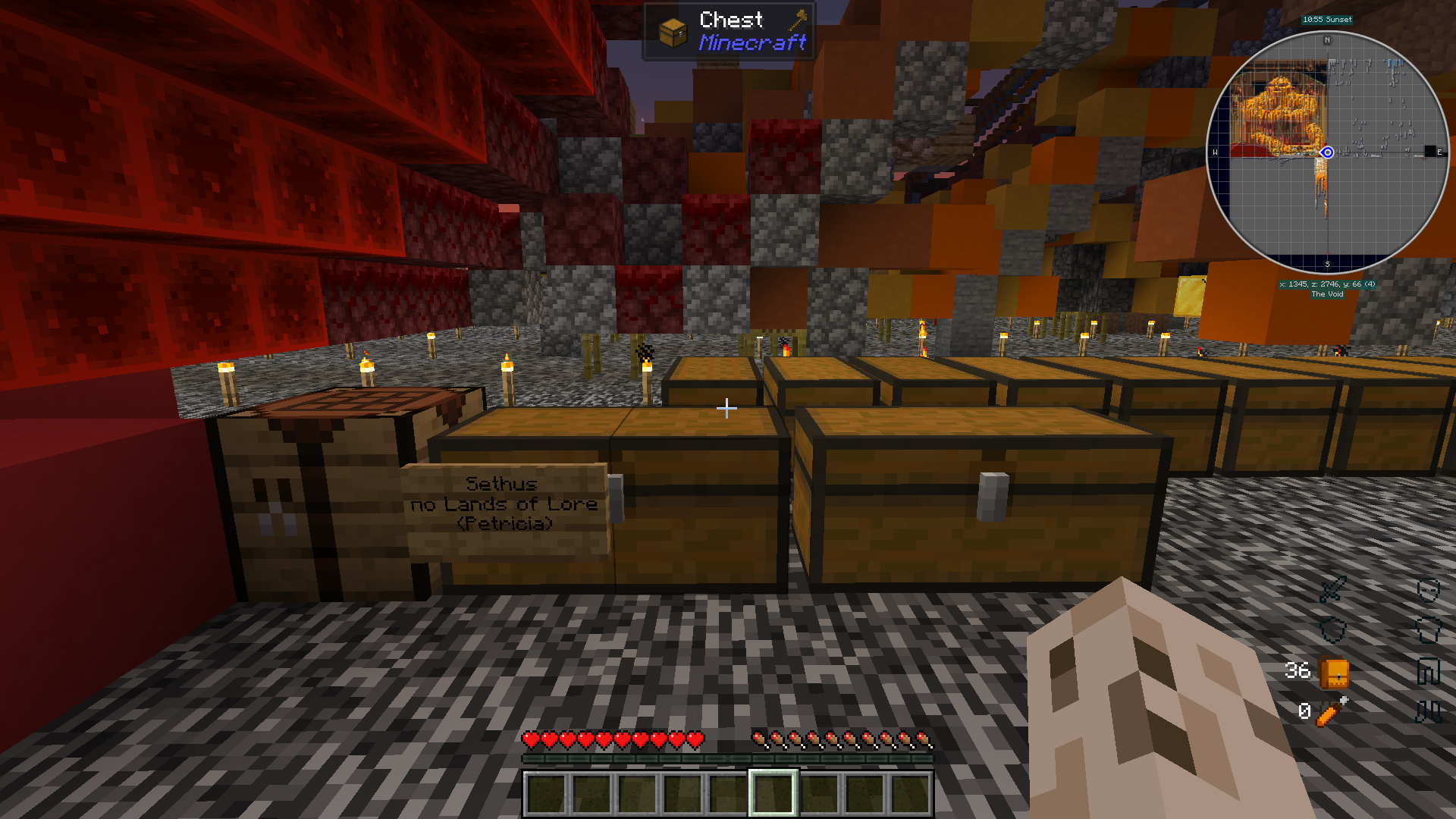Click the empty boots armor slot

tap(1428, 711)
